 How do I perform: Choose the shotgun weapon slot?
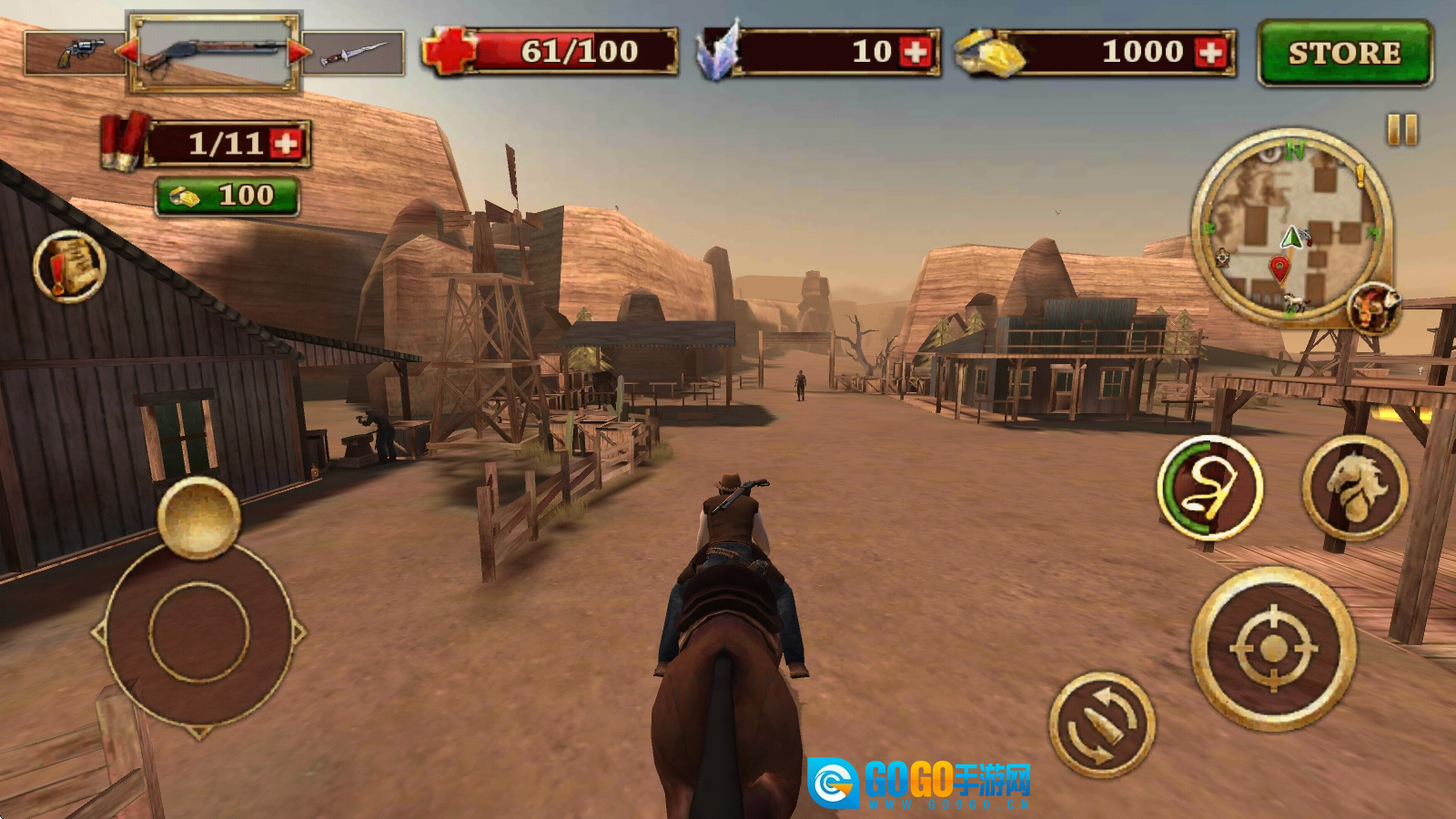215,52
